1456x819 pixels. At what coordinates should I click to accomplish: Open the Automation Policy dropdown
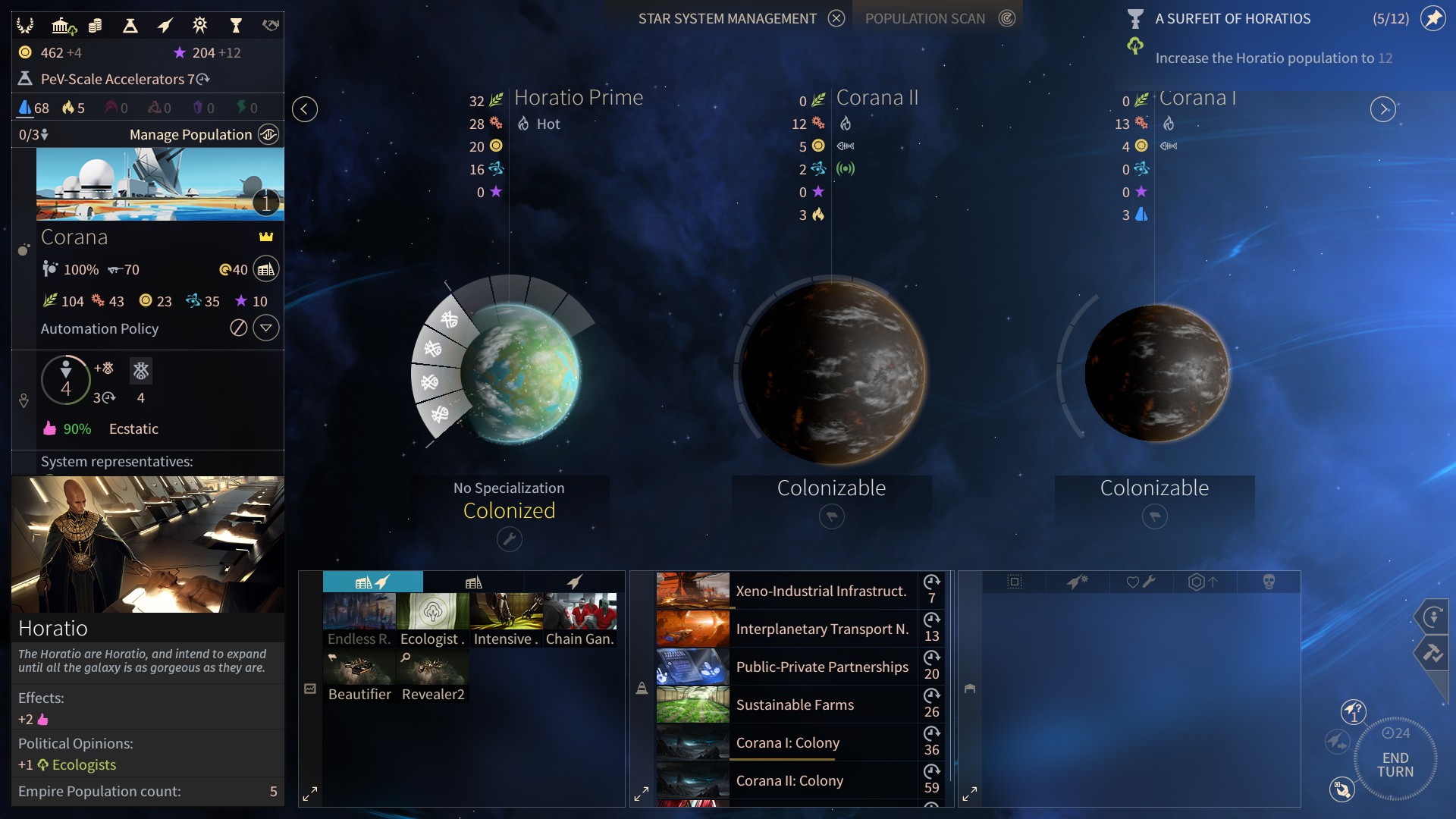(266, 328)
